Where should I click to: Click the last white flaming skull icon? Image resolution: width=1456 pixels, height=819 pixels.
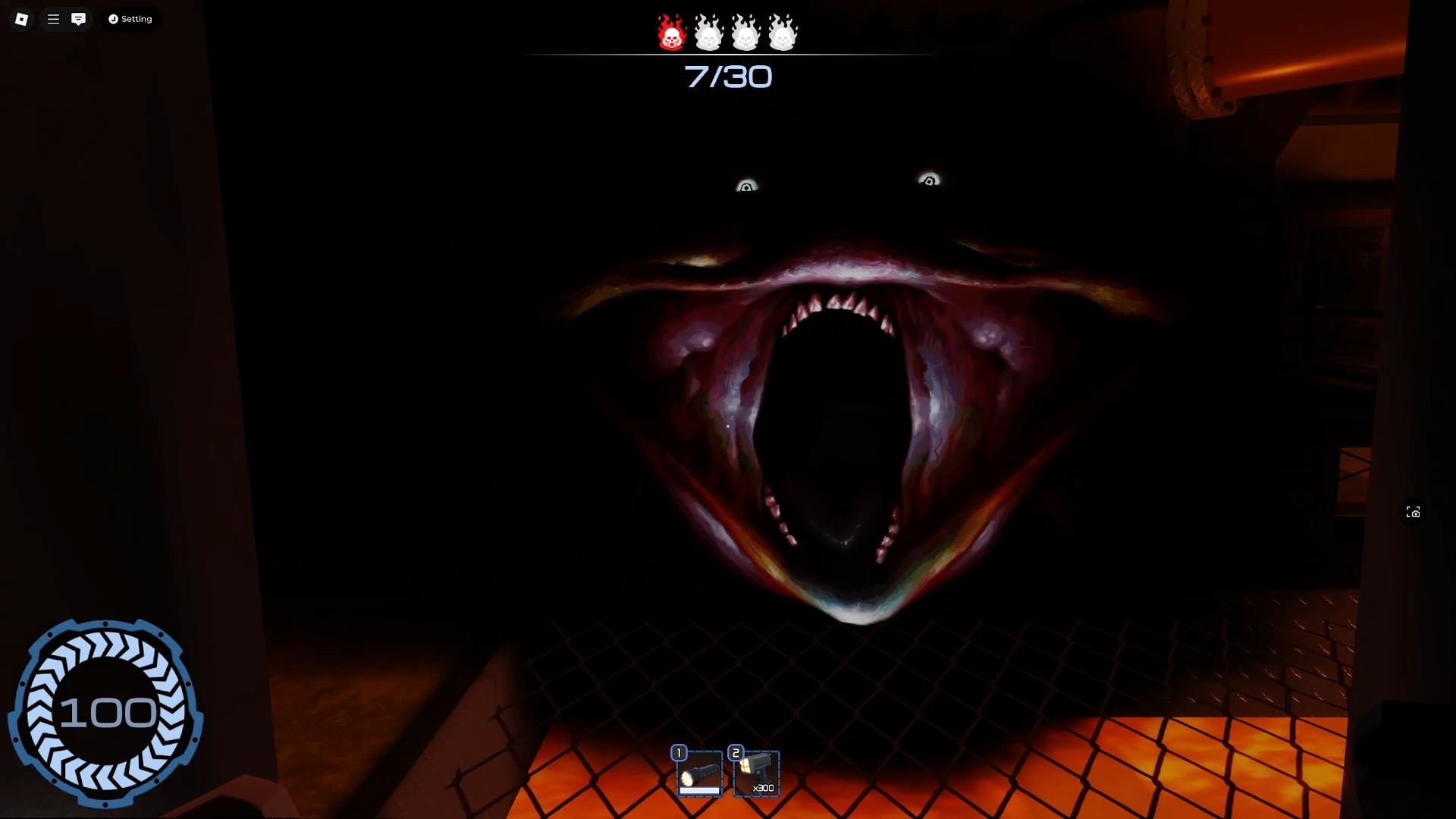pos(781,32)
